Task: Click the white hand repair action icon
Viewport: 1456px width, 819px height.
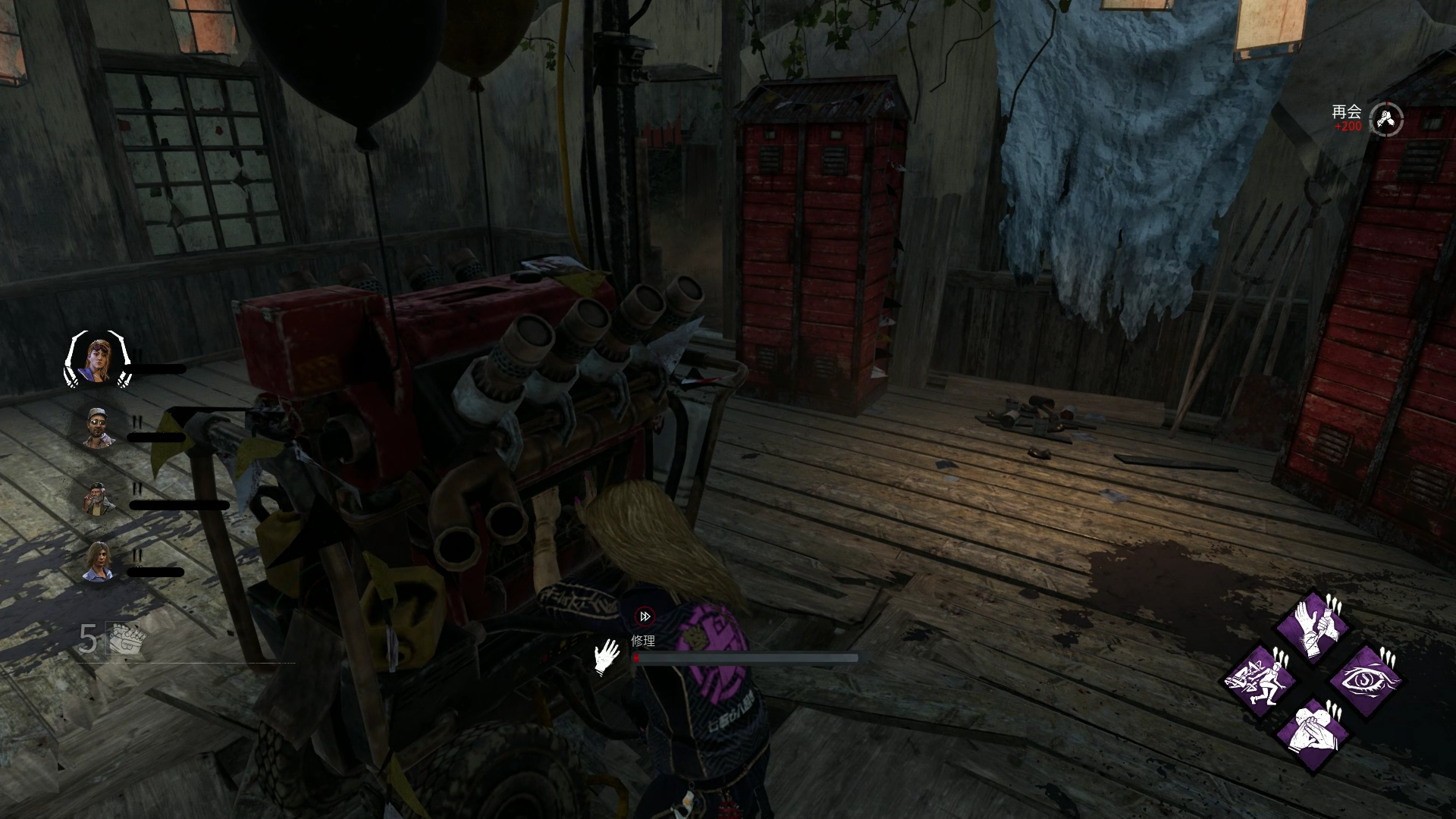Action: click(607, 657)
